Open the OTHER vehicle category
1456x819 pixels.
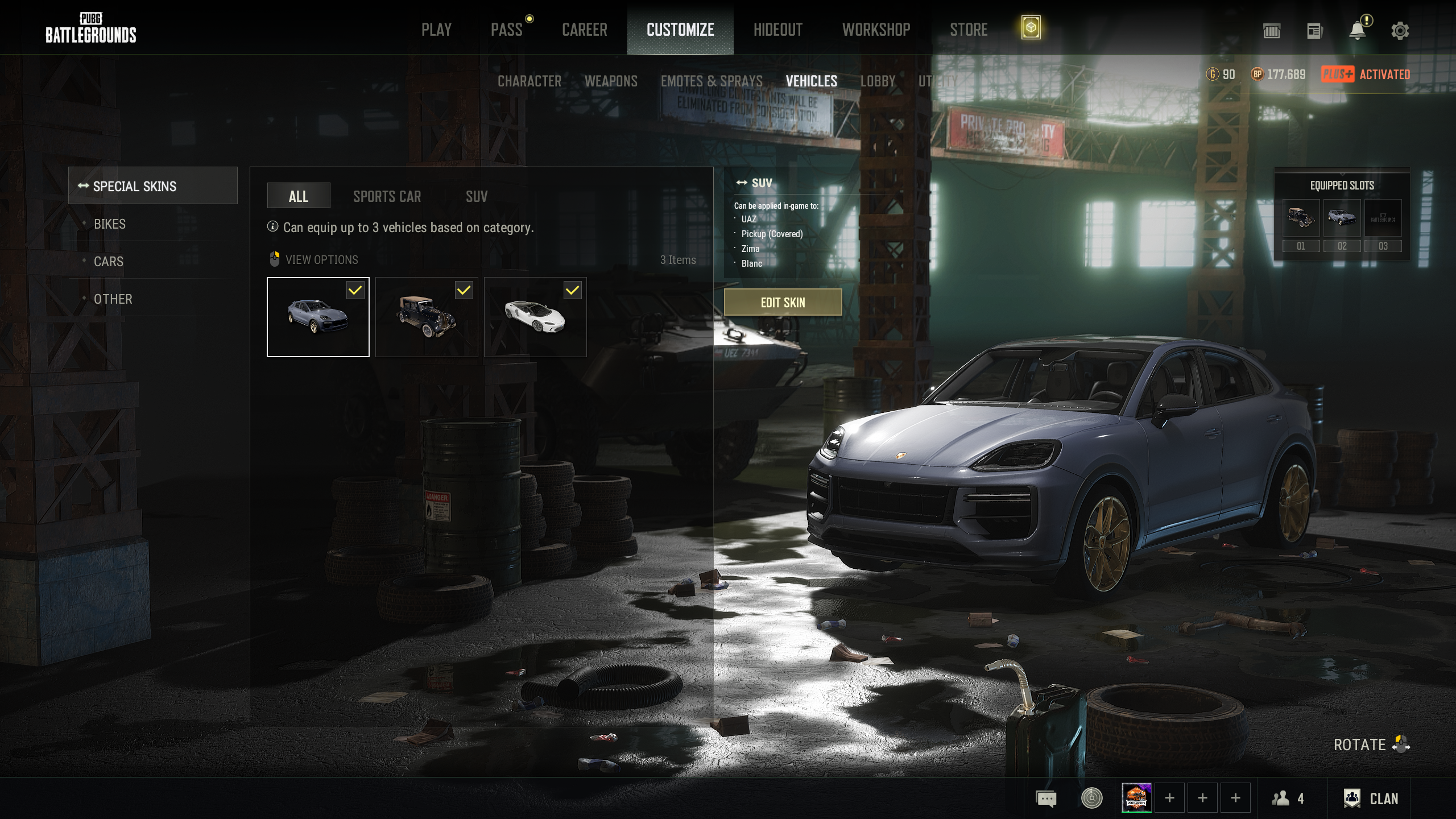click(x=113, y=299)
